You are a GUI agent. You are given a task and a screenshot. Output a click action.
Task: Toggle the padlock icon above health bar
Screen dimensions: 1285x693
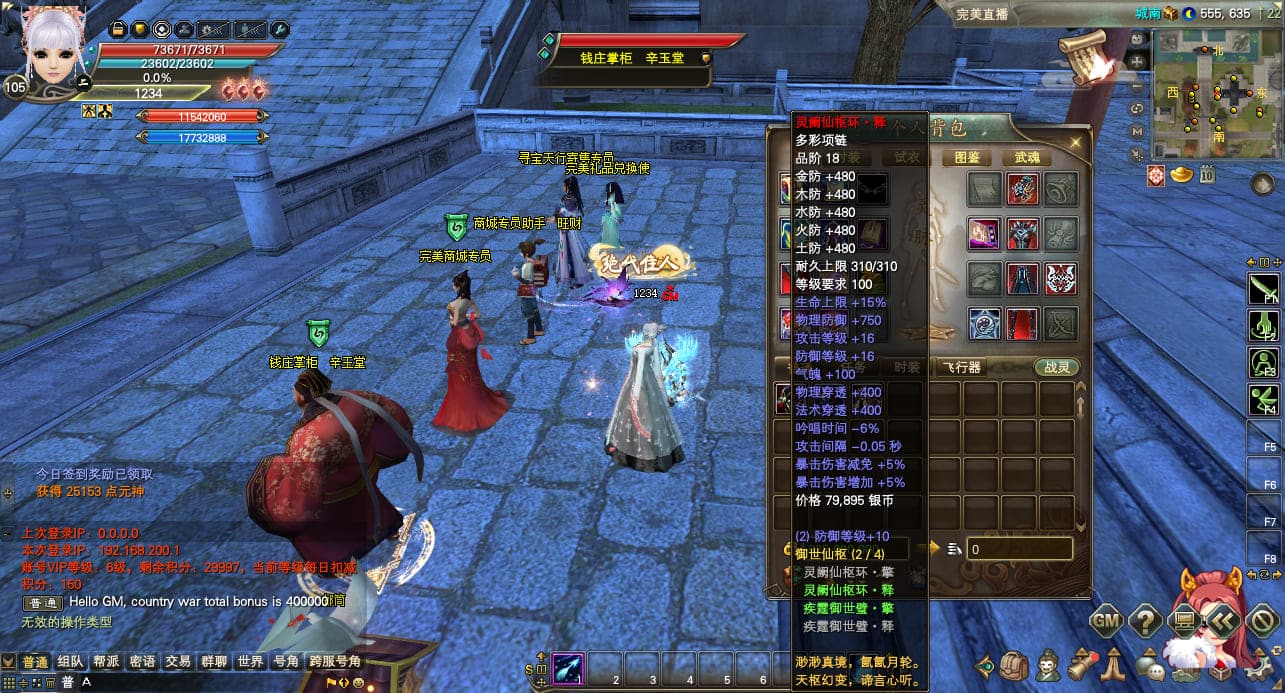click(117, 30)
